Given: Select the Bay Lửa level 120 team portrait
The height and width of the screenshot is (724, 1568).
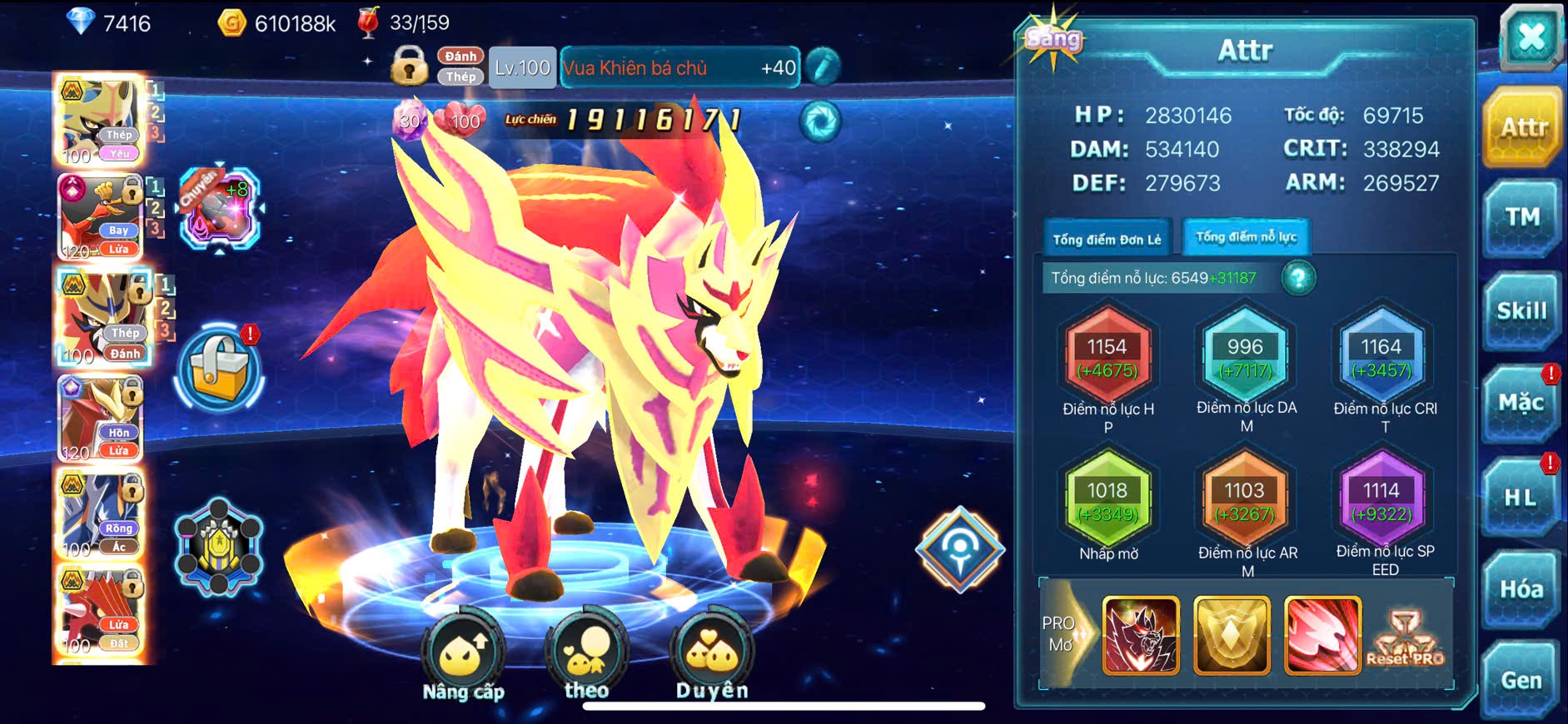Looking at the screenshot, I should point(100,217).
